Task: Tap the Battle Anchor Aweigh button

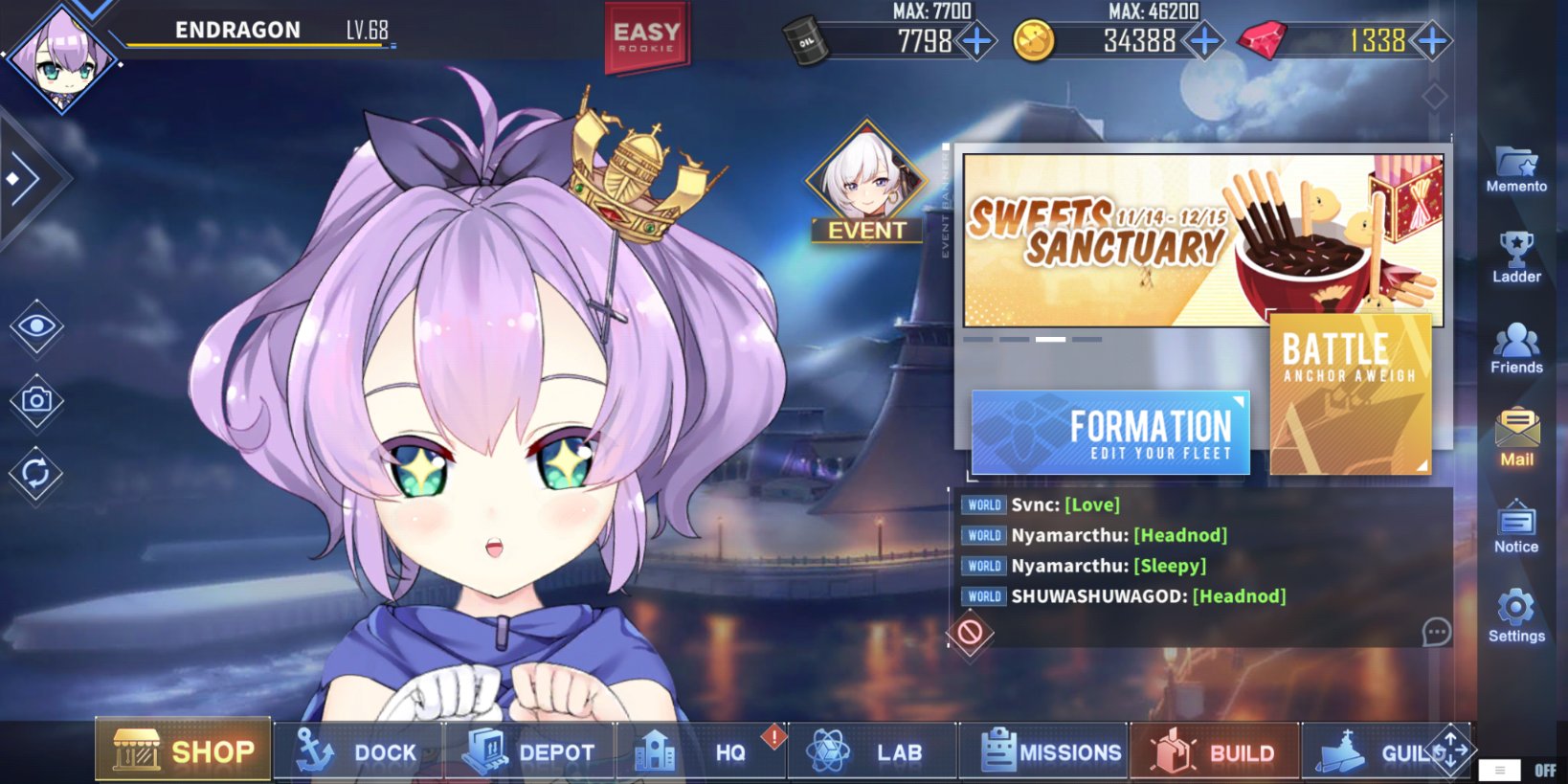Action: (x=1350, y=393)
